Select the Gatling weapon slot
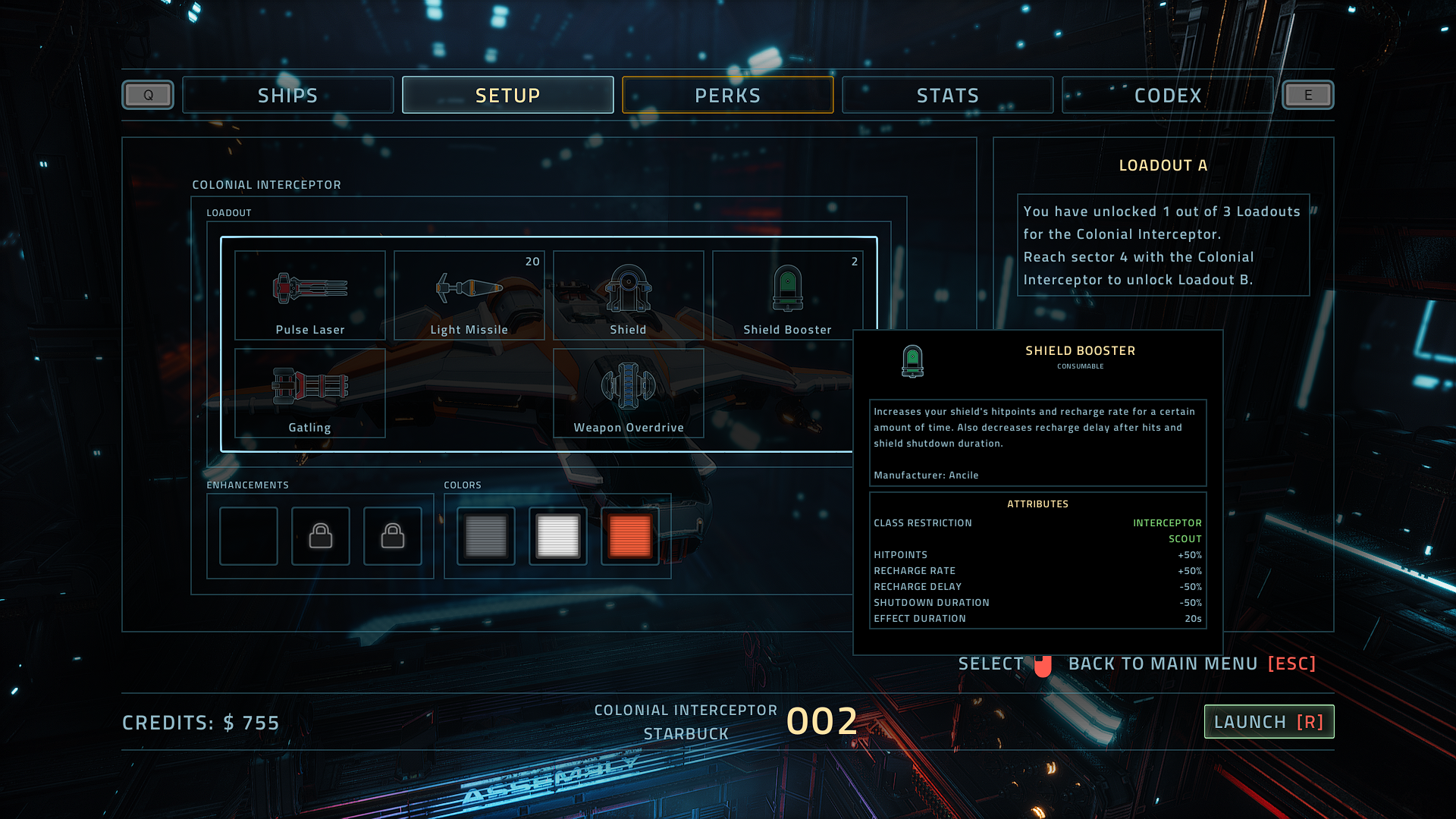Screen dimensions: 1456x819 (x=309, y=393)
